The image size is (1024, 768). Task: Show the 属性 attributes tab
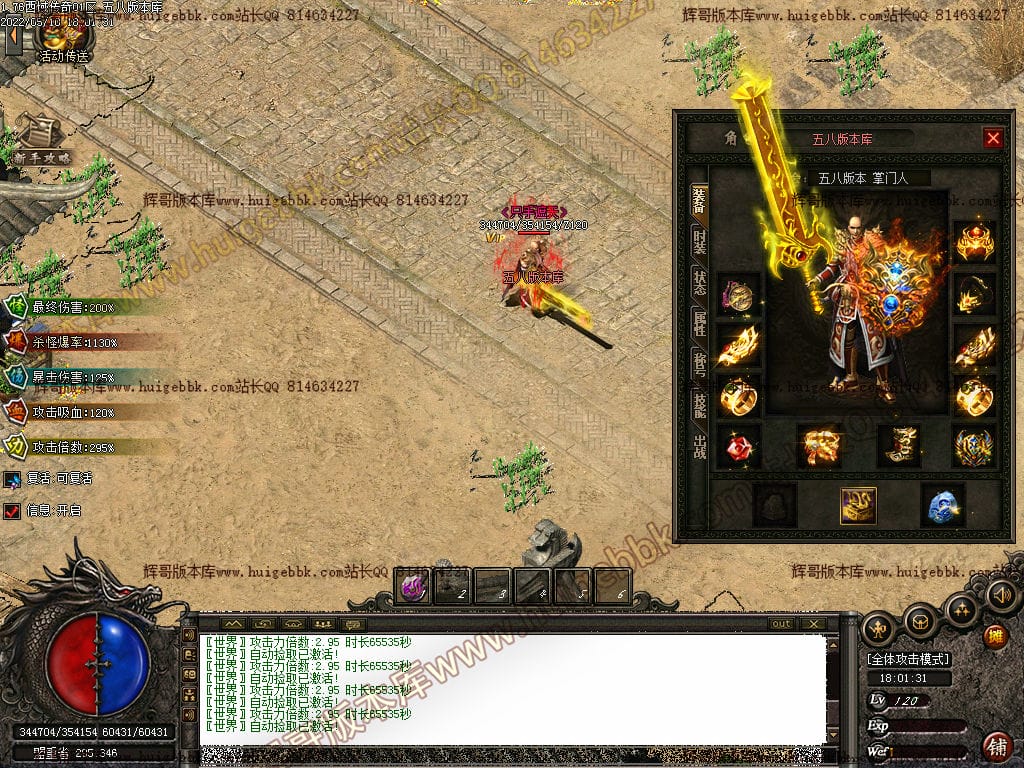point(699,323)
